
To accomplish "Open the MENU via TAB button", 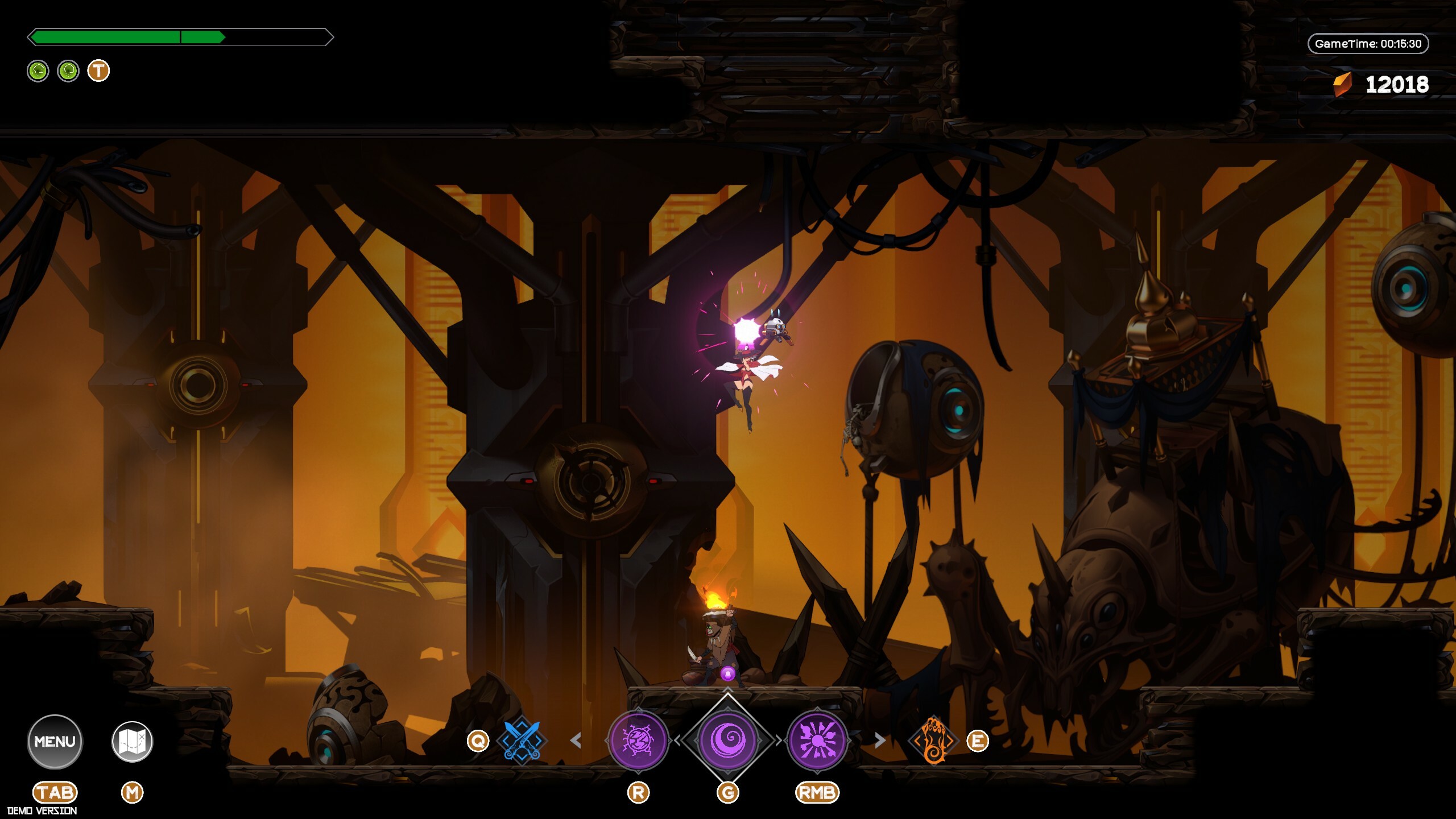I will pos(55,741).
